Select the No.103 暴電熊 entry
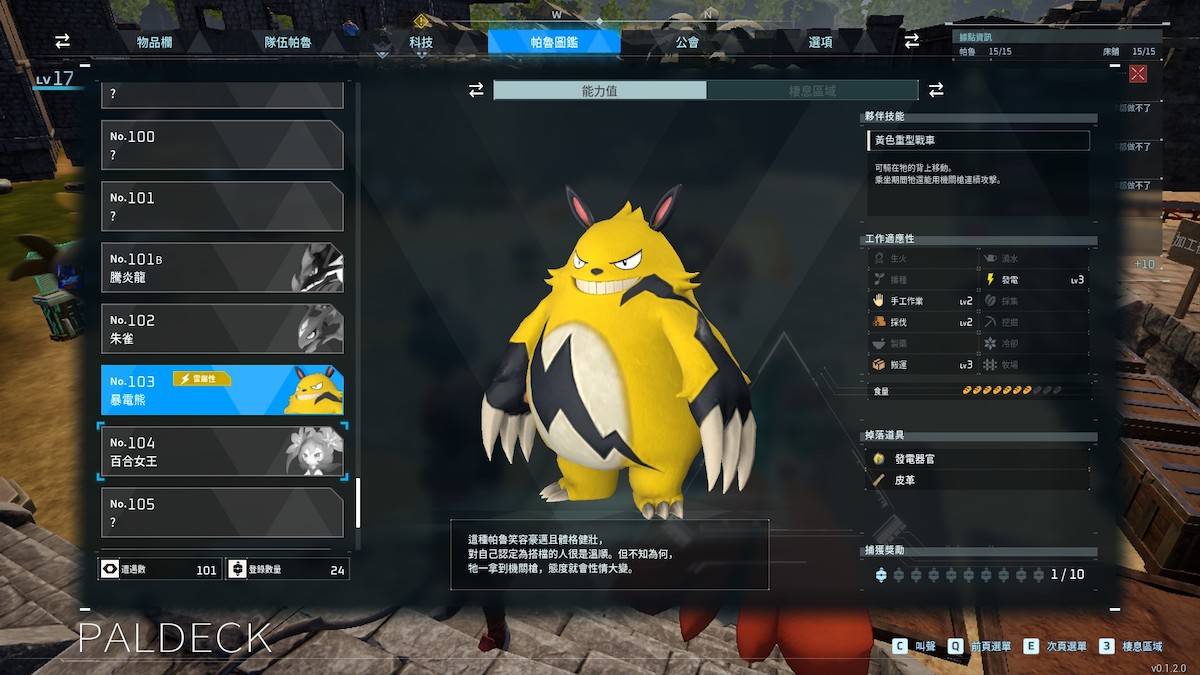 [222, 390]
